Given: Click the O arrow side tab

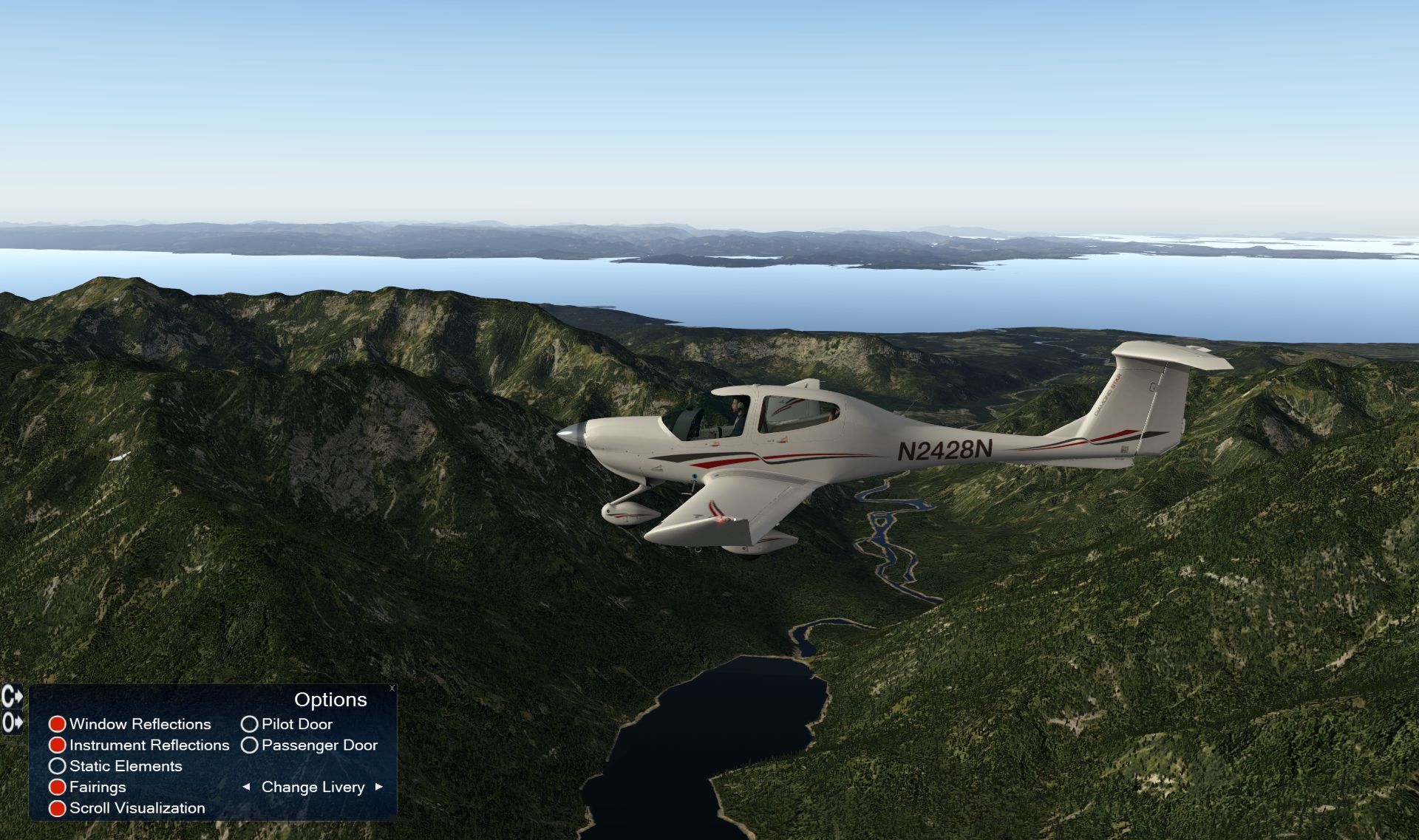Looking at the screenshot, I should tap(12, 722).
